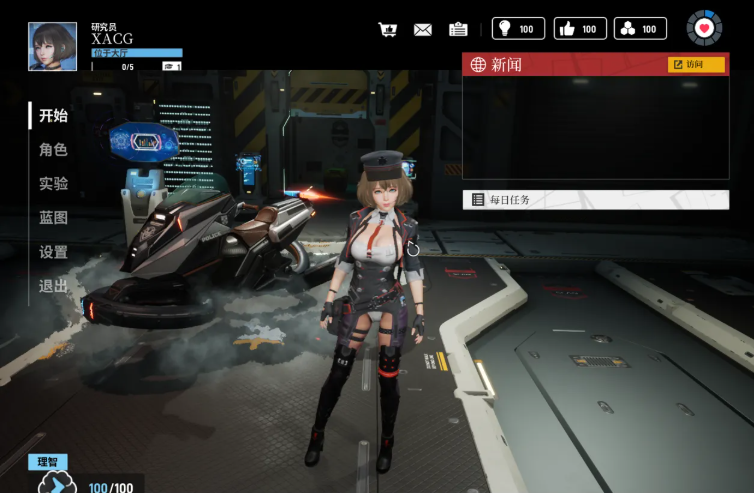The width and height of the screenshot is (754, 493).
Task: Open the heart ring icon
Action: (x=704, y=28)
